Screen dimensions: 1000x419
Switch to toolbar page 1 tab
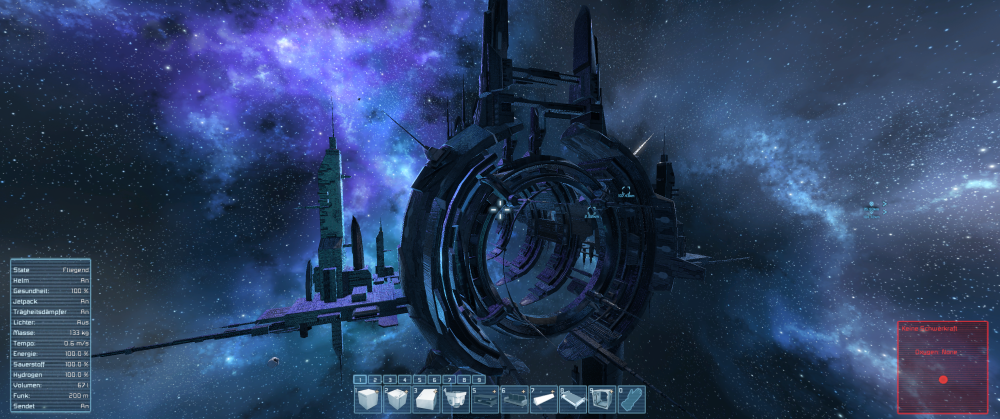coord(360,380)
